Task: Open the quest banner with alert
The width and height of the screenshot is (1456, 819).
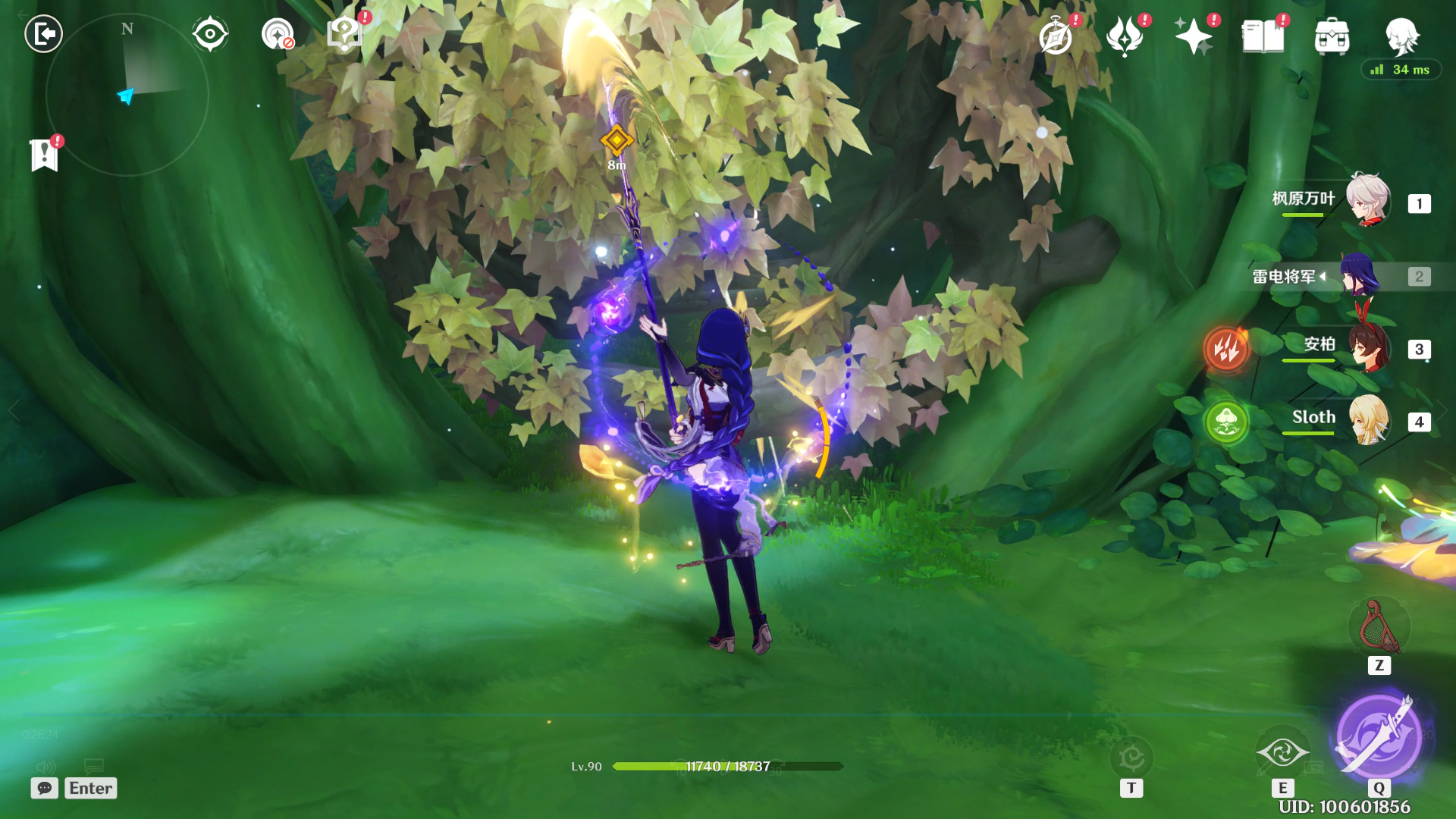Action: tap(45, 155)
